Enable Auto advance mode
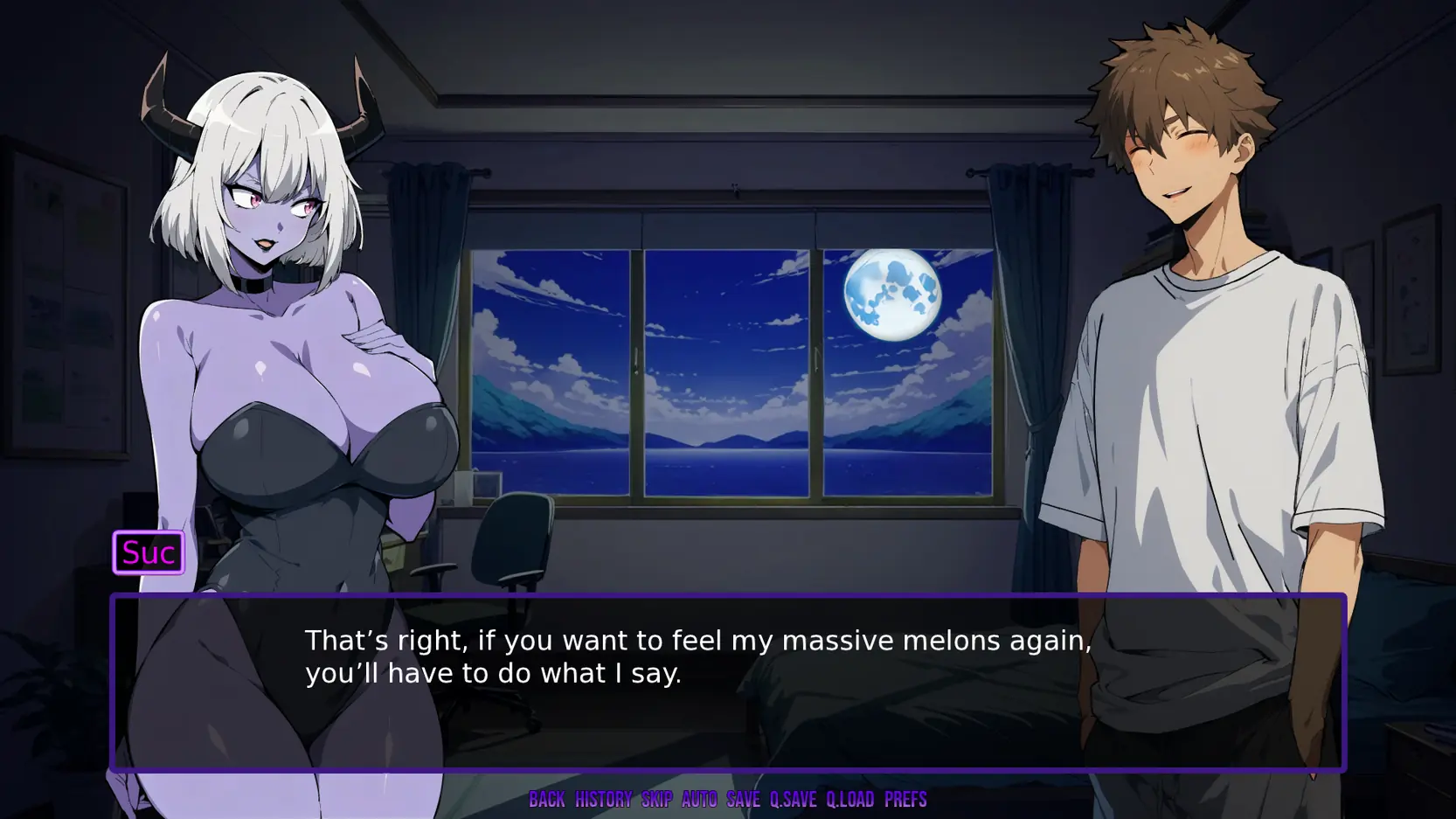The image size is (1456, 819). [x=699, y=799]
